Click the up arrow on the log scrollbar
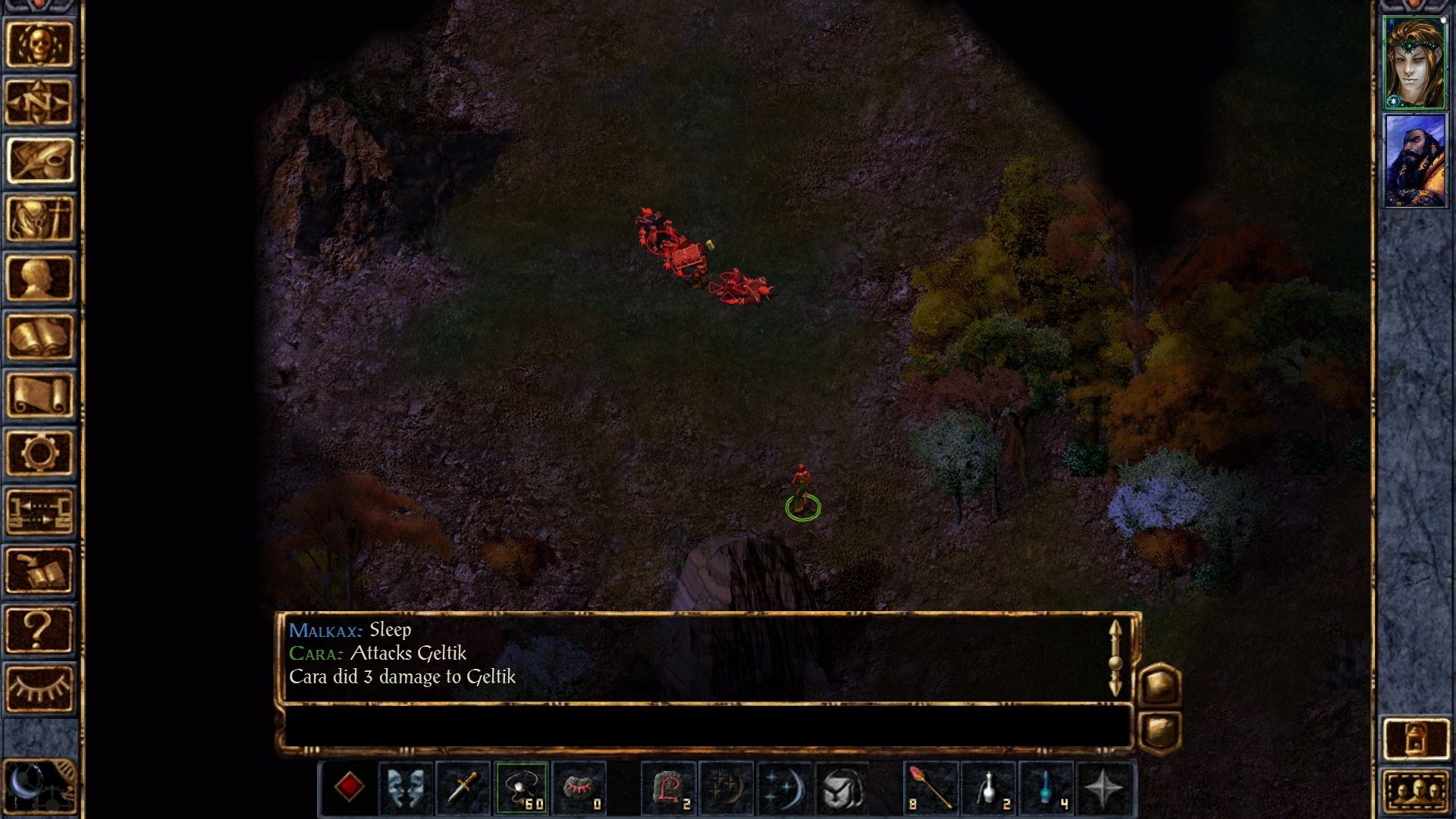Image resolution: width=1456 pixels, height=819 pixels. tap(1115, 628)
